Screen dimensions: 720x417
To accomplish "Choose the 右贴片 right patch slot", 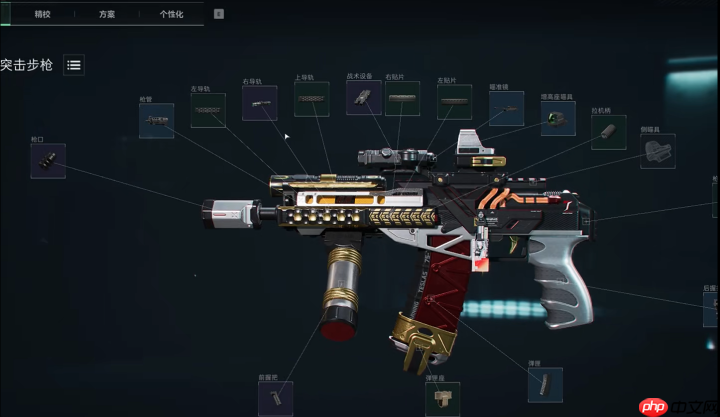I will 402,98.
